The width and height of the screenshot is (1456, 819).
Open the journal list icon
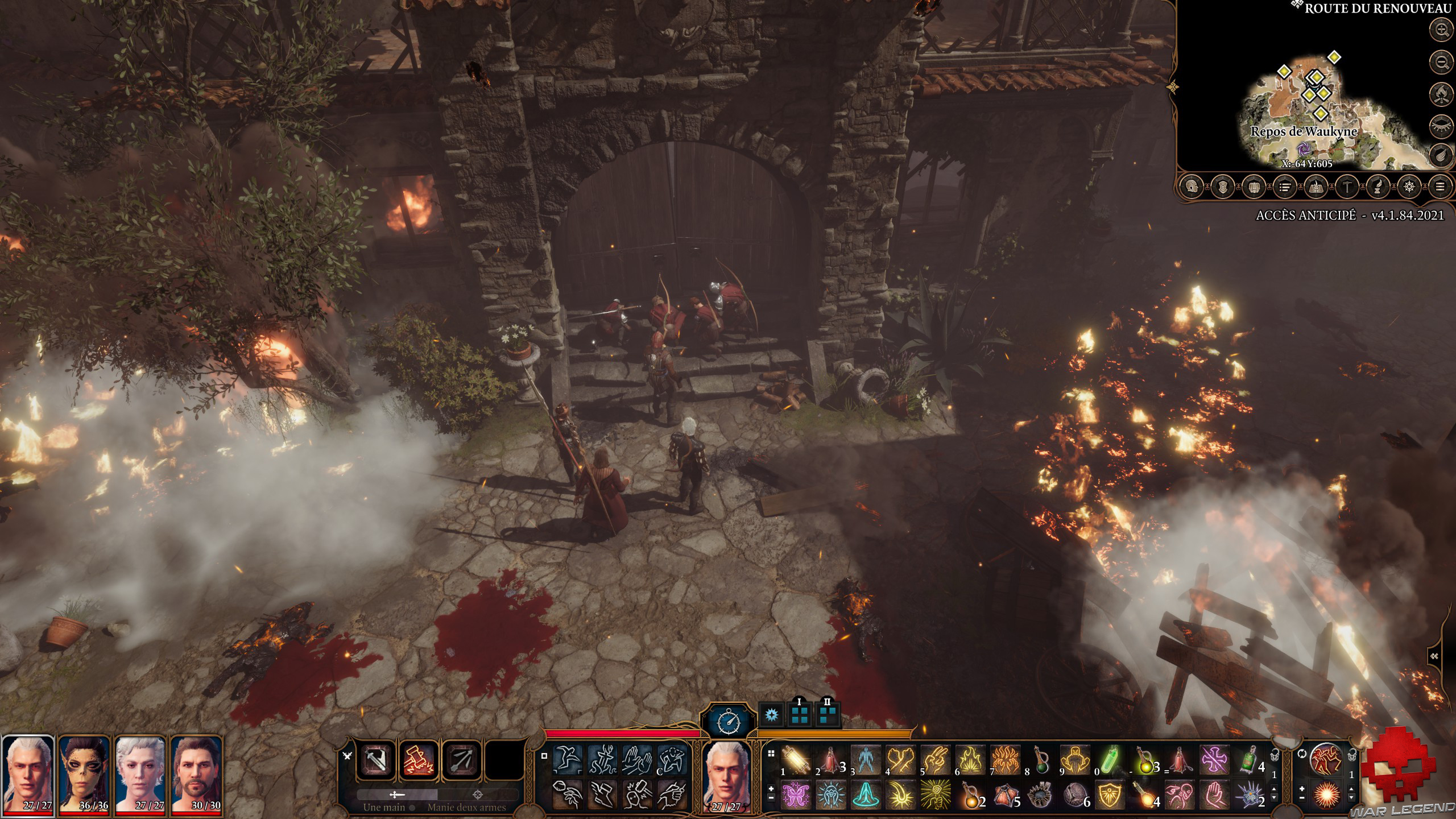pos(1285,187)
